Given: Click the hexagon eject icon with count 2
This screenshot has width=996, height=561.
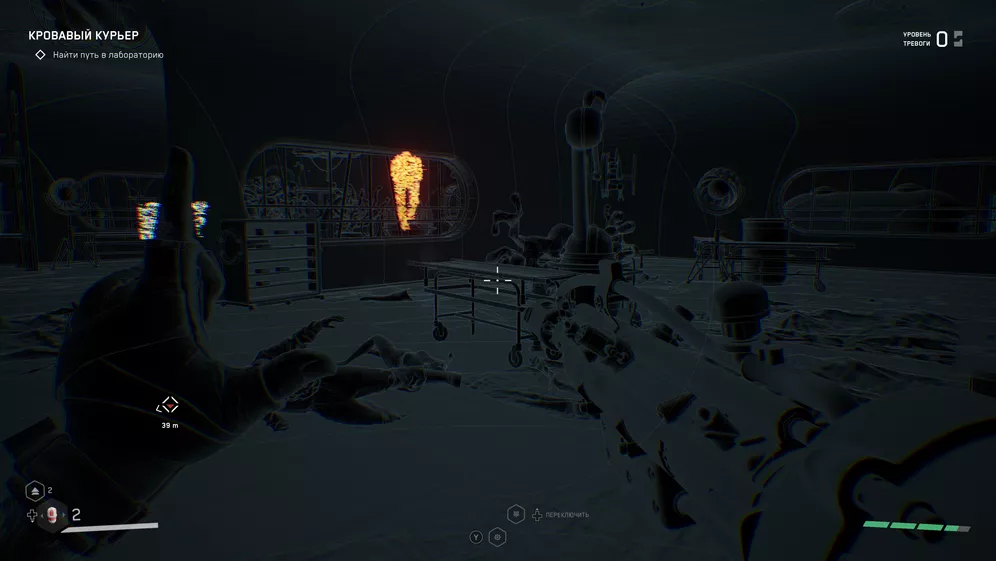Looking at the screenshot, I should click(35, 491).
